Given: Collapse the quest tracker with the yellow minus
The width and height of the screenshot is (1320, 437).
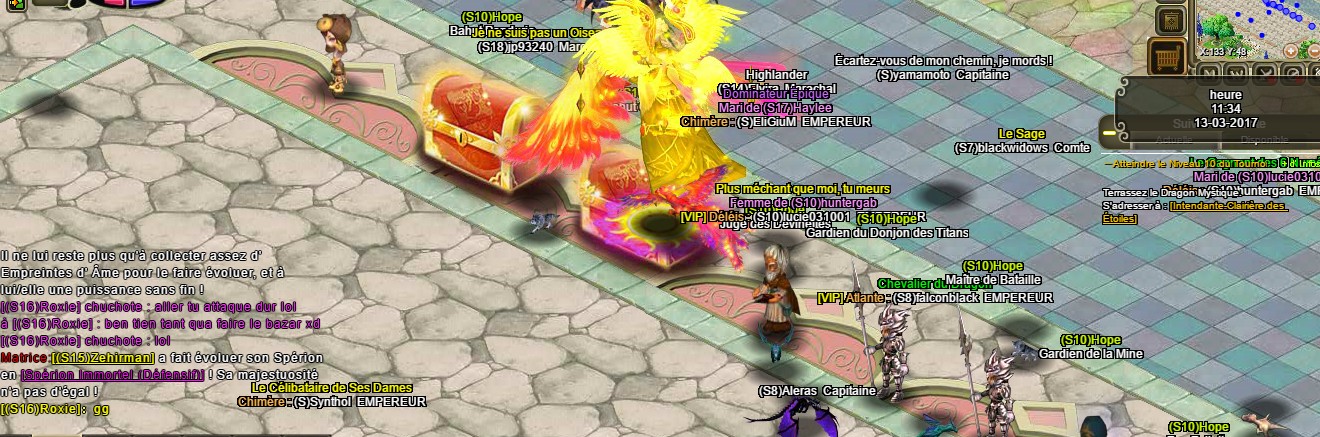Looking at the screenshot, I should click(1108, 131).
